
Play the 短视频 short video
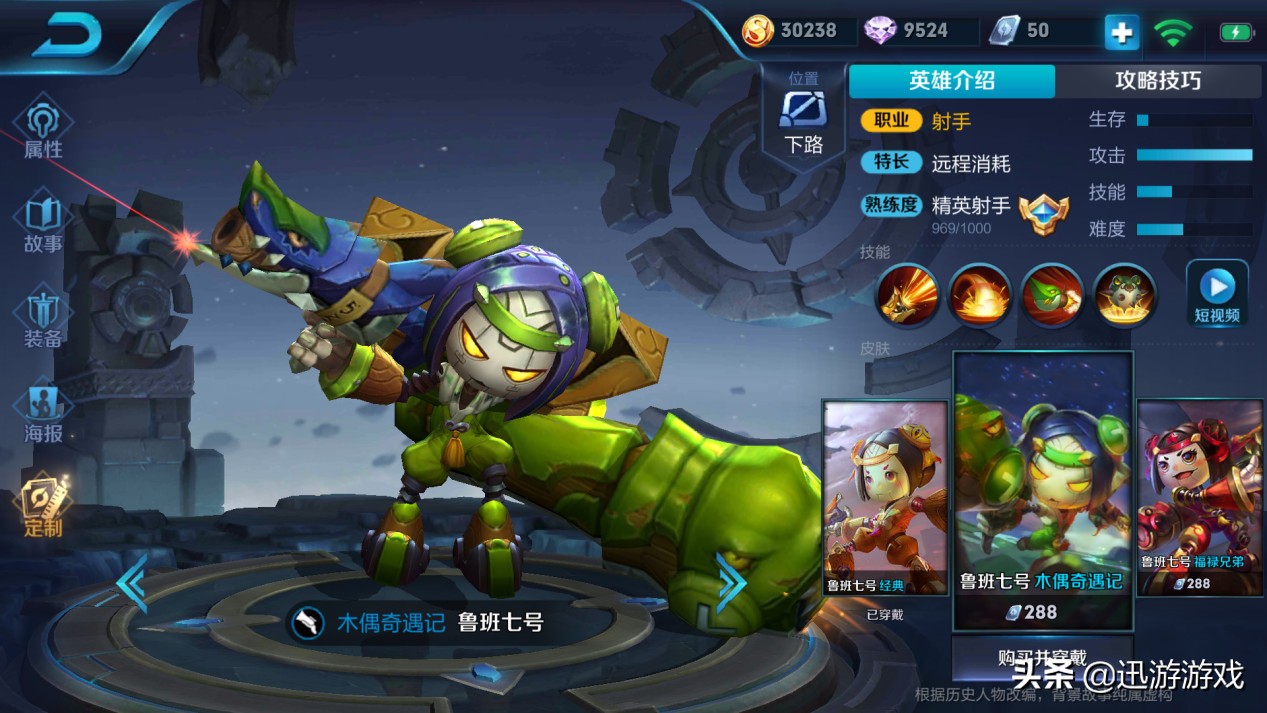pyautogui.click(x=1217, y=293)
